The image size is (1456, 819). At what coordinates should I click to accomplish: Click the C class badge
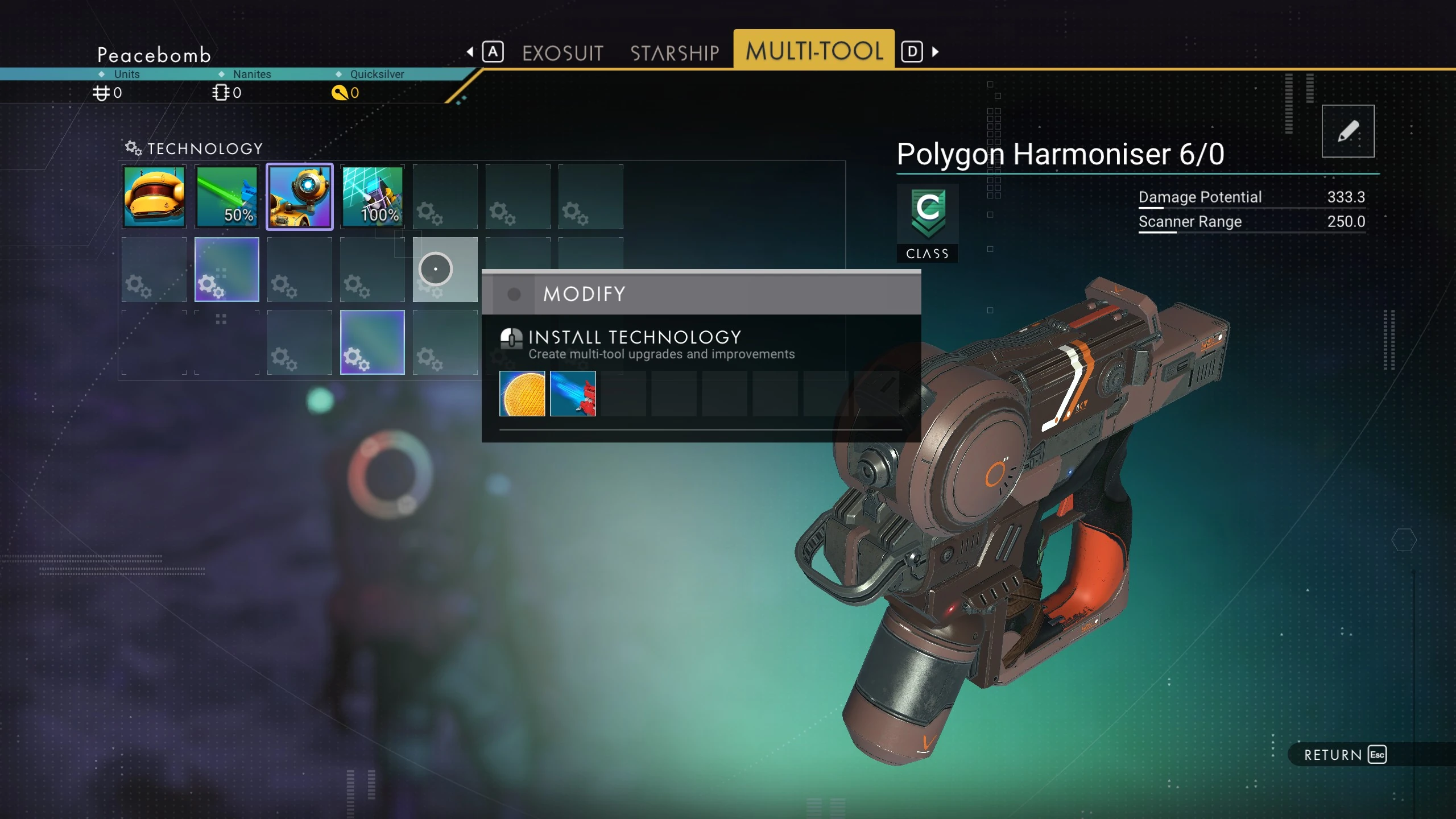928,222
